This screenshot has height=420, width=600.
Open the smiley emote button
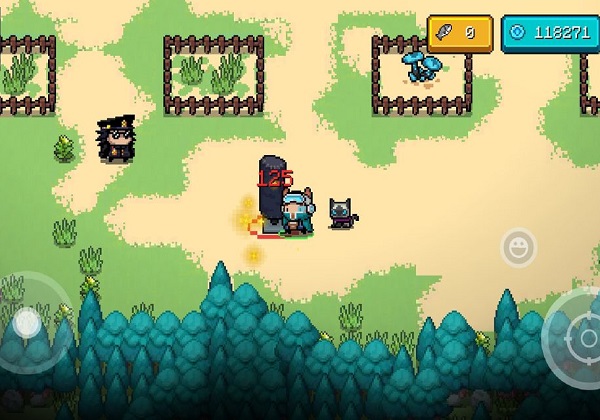[x=518, y=246]
